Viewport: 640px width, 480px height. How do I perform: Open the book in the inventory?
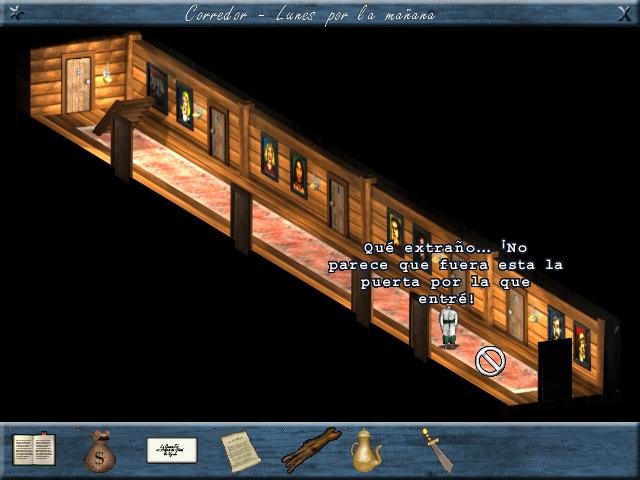(33, 449)
